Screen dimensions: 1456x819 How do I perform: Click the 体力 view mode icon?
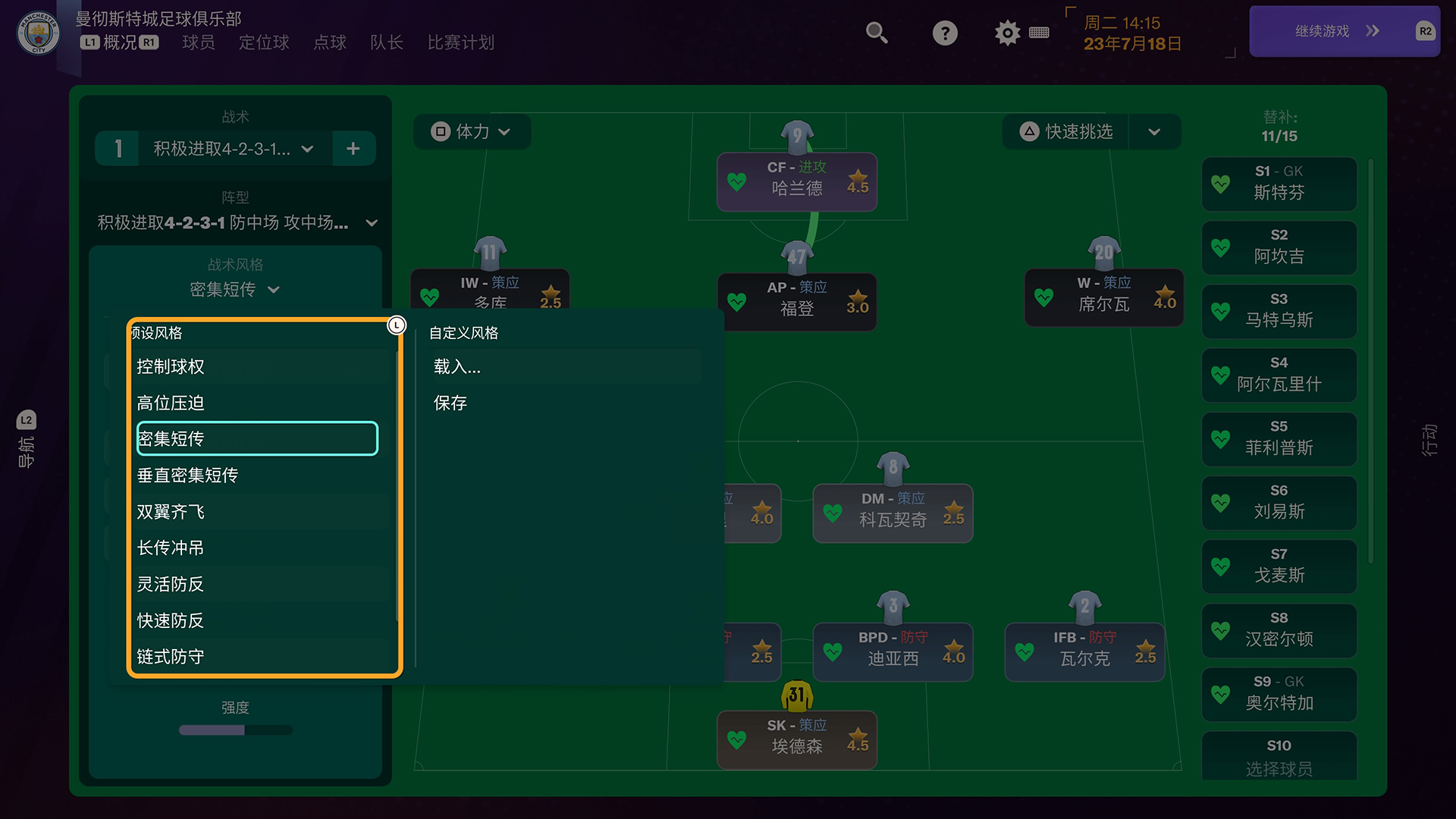point(440,131)
